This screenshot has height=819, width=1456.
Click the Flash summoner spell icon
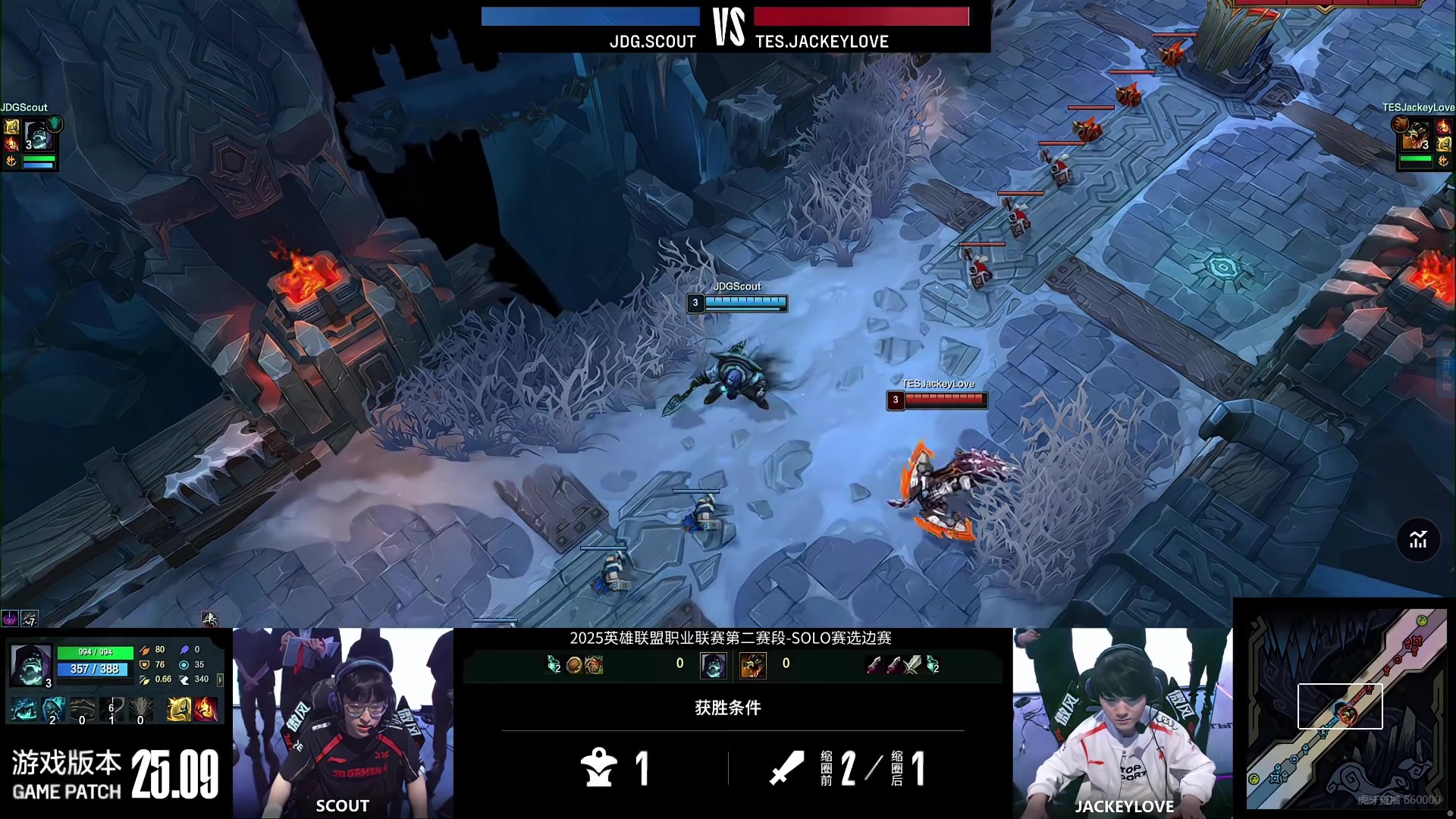178,710
